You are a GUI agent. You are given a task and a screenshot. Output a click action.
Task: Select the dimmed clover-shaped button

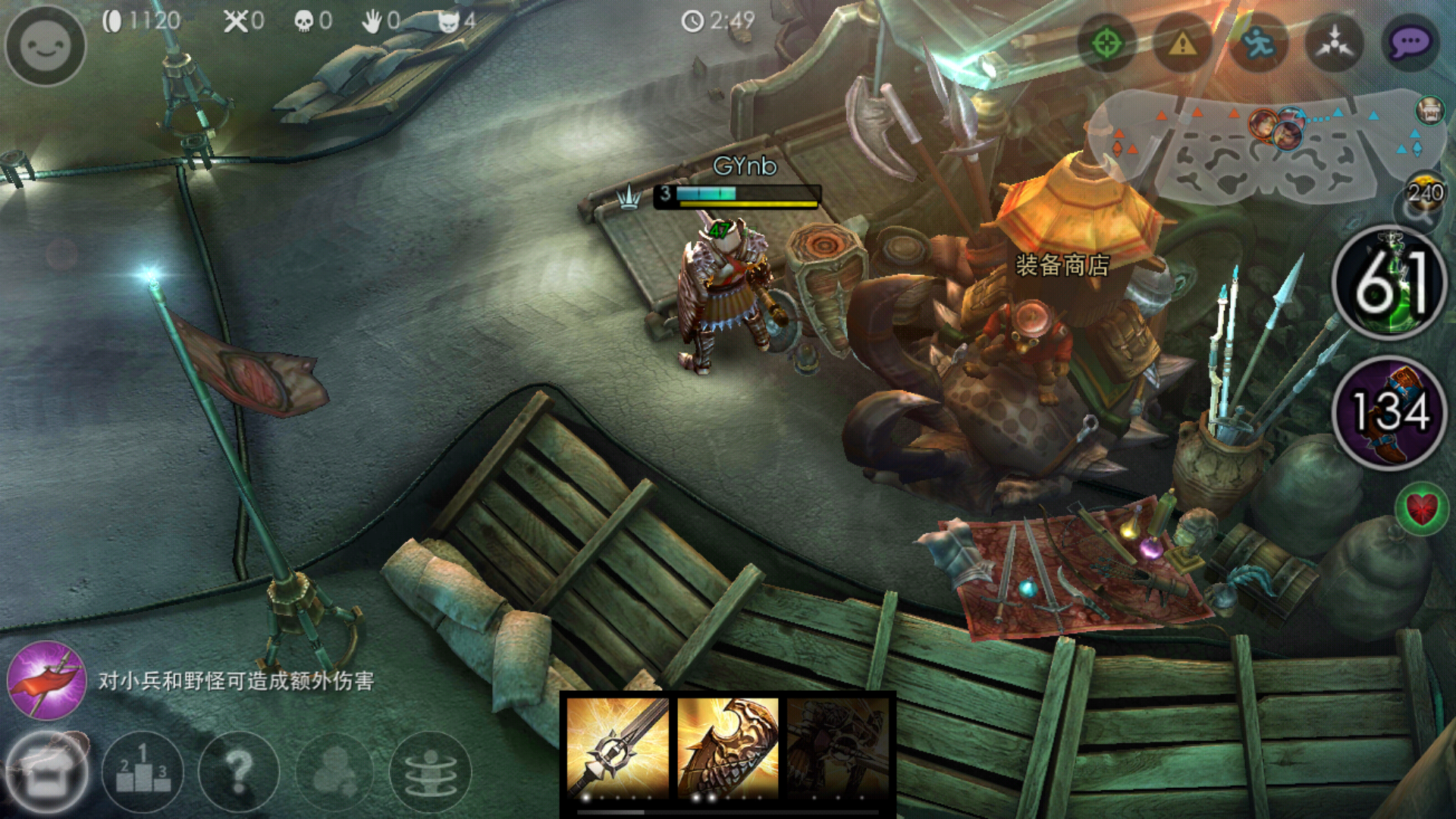coord(334,772)
